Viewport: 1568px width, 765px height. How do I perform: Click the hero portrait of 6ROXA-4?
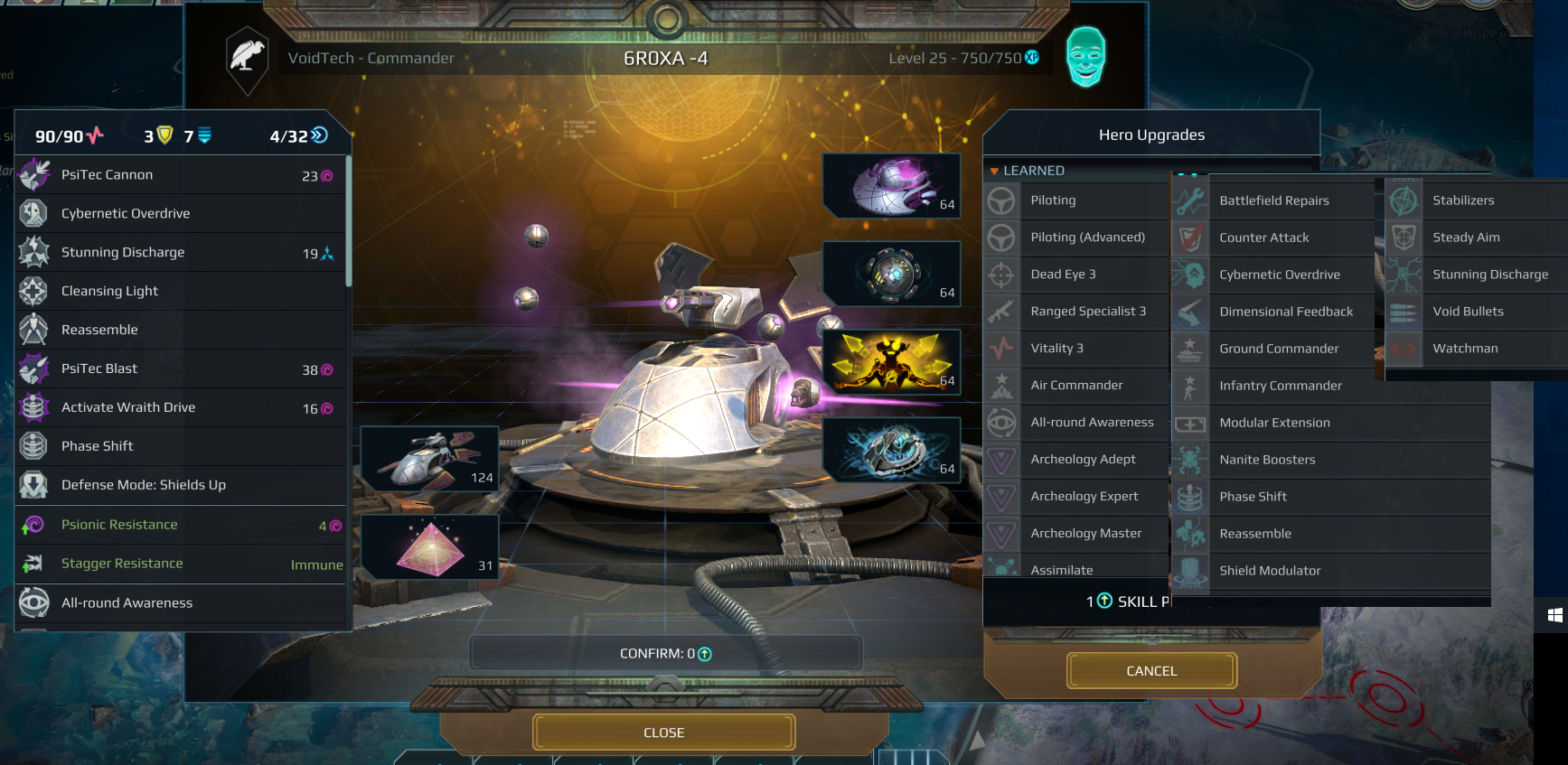point(1085,58)
